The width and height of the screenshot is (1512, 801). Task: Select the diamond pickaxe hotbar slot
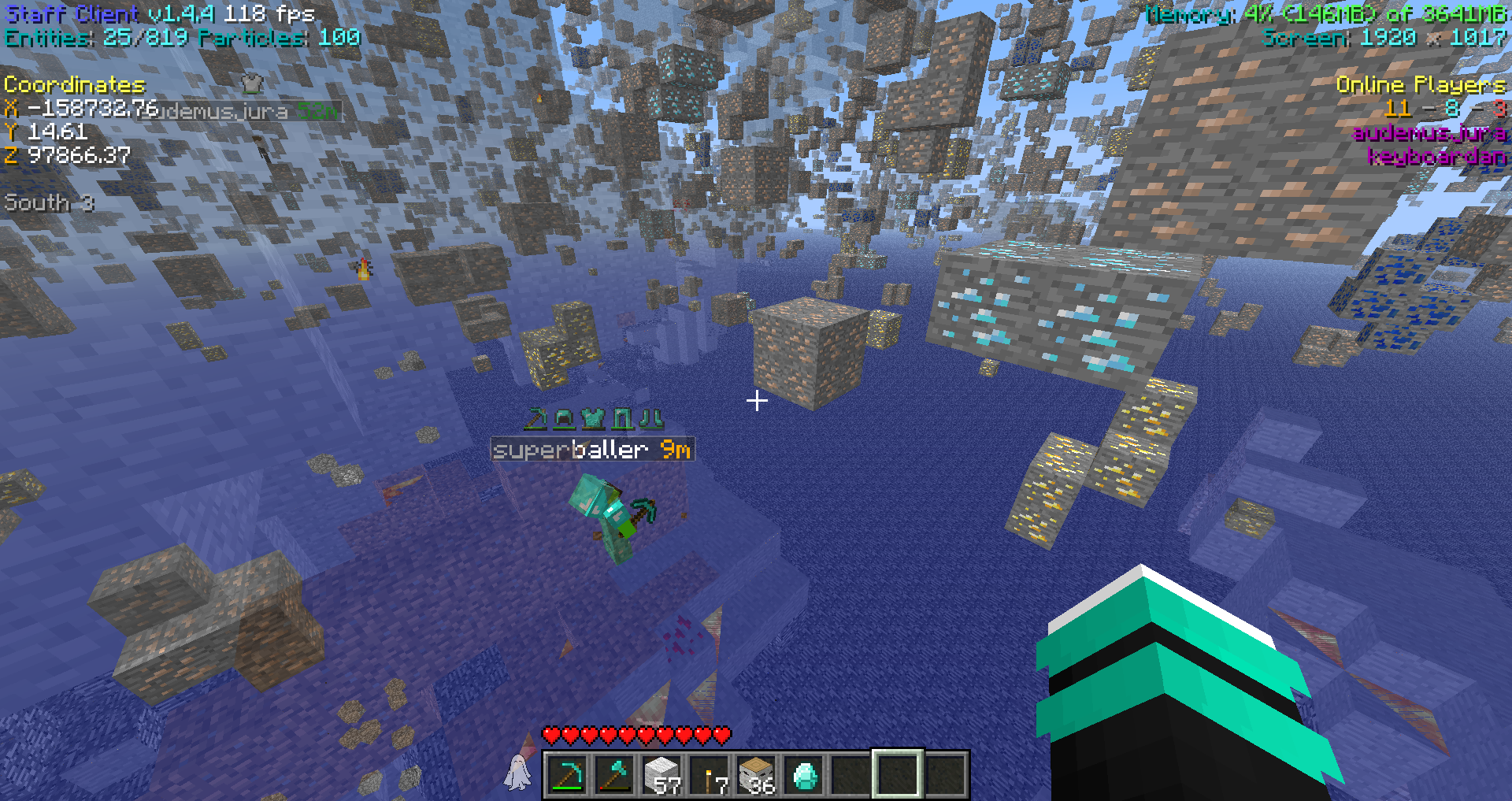(x=567, y=775)
